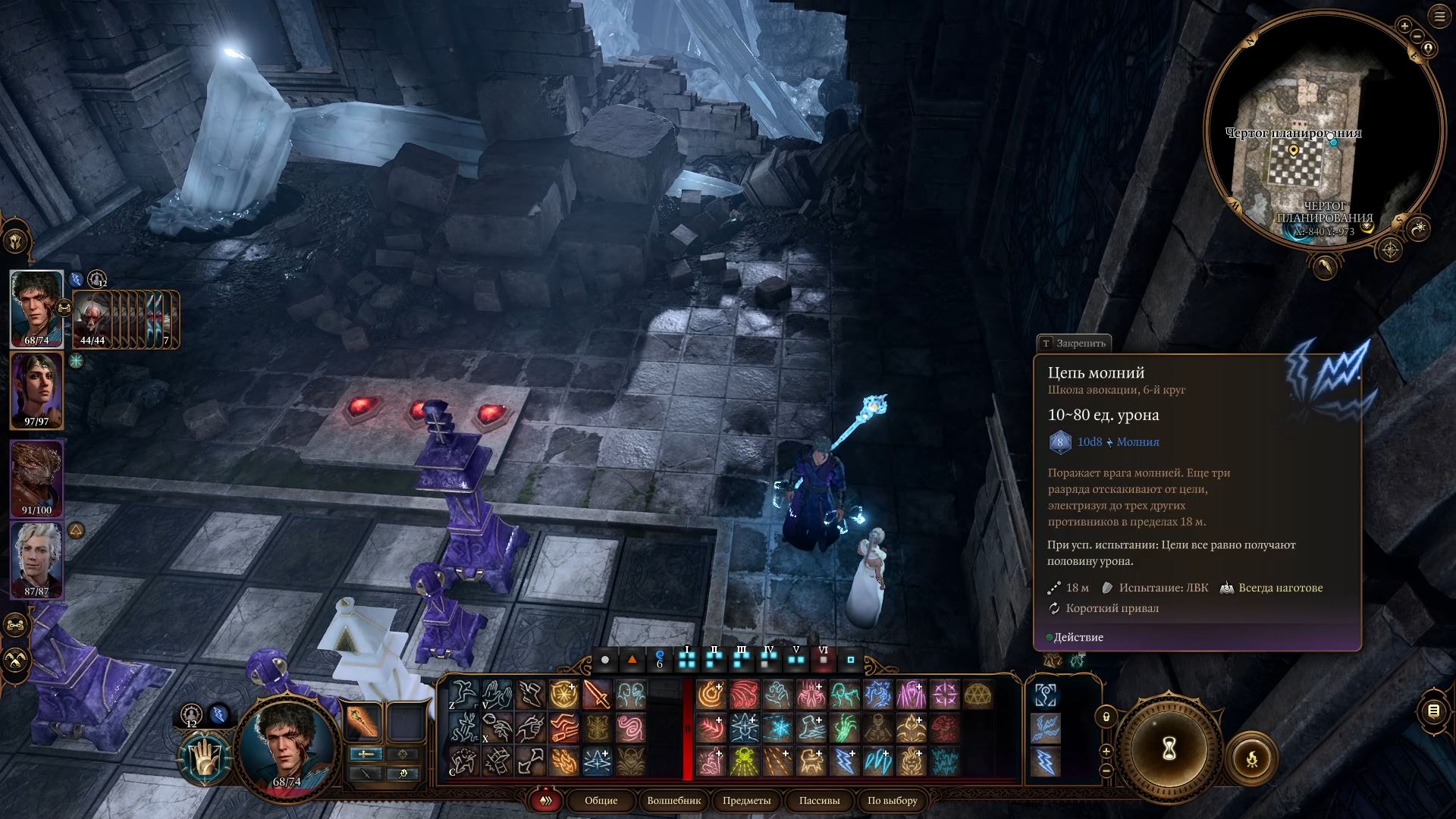This screenshot has height=819, width=1456.
Task: Open the campfire rest button
Action: (x=1252, y=757)
